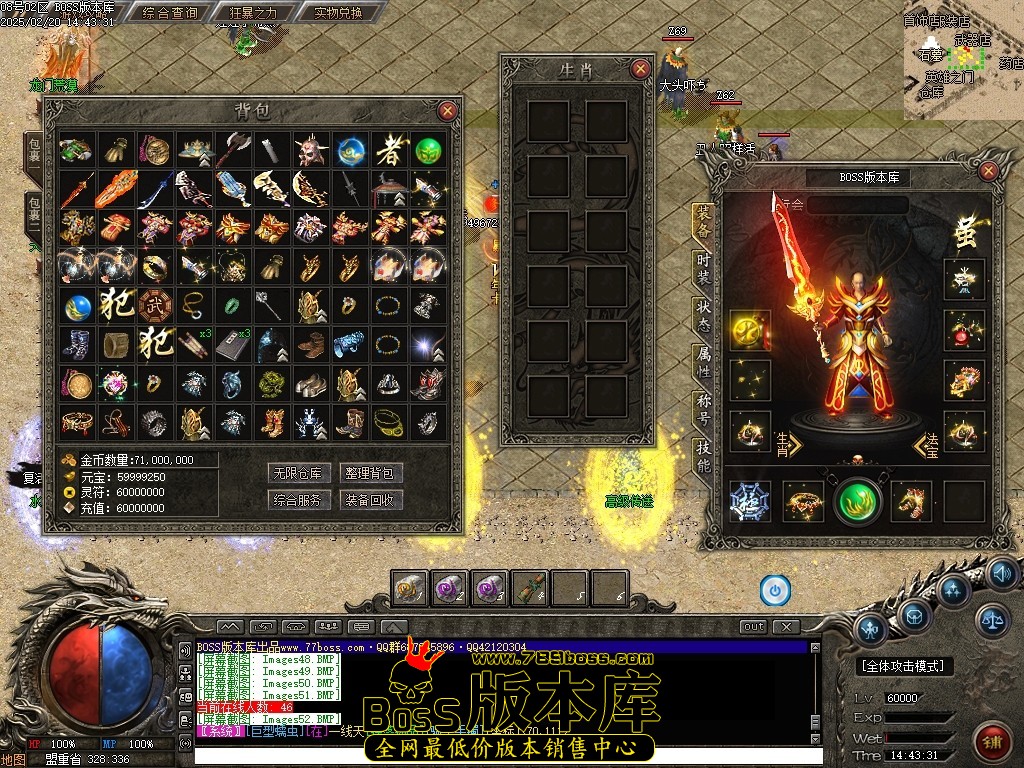Open the 无限仓库 unlimited warehouse
This screenshot has width=1024, height=768.
pos(300,473)
